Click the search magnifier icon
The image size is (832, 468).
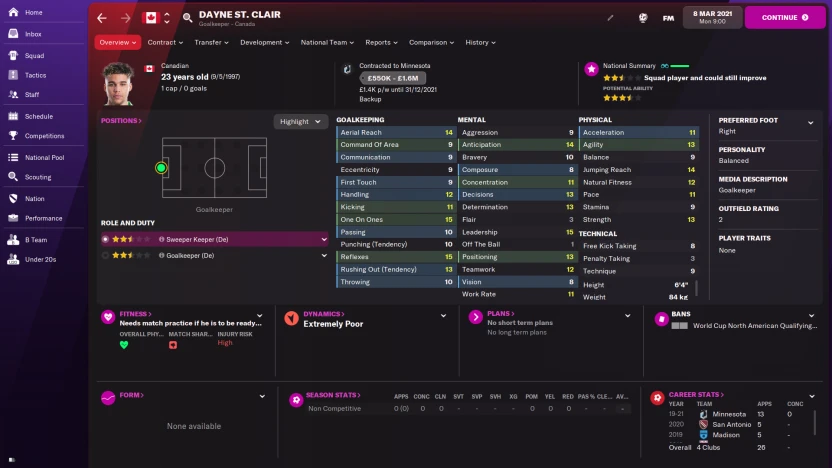(x=187, y=18)
